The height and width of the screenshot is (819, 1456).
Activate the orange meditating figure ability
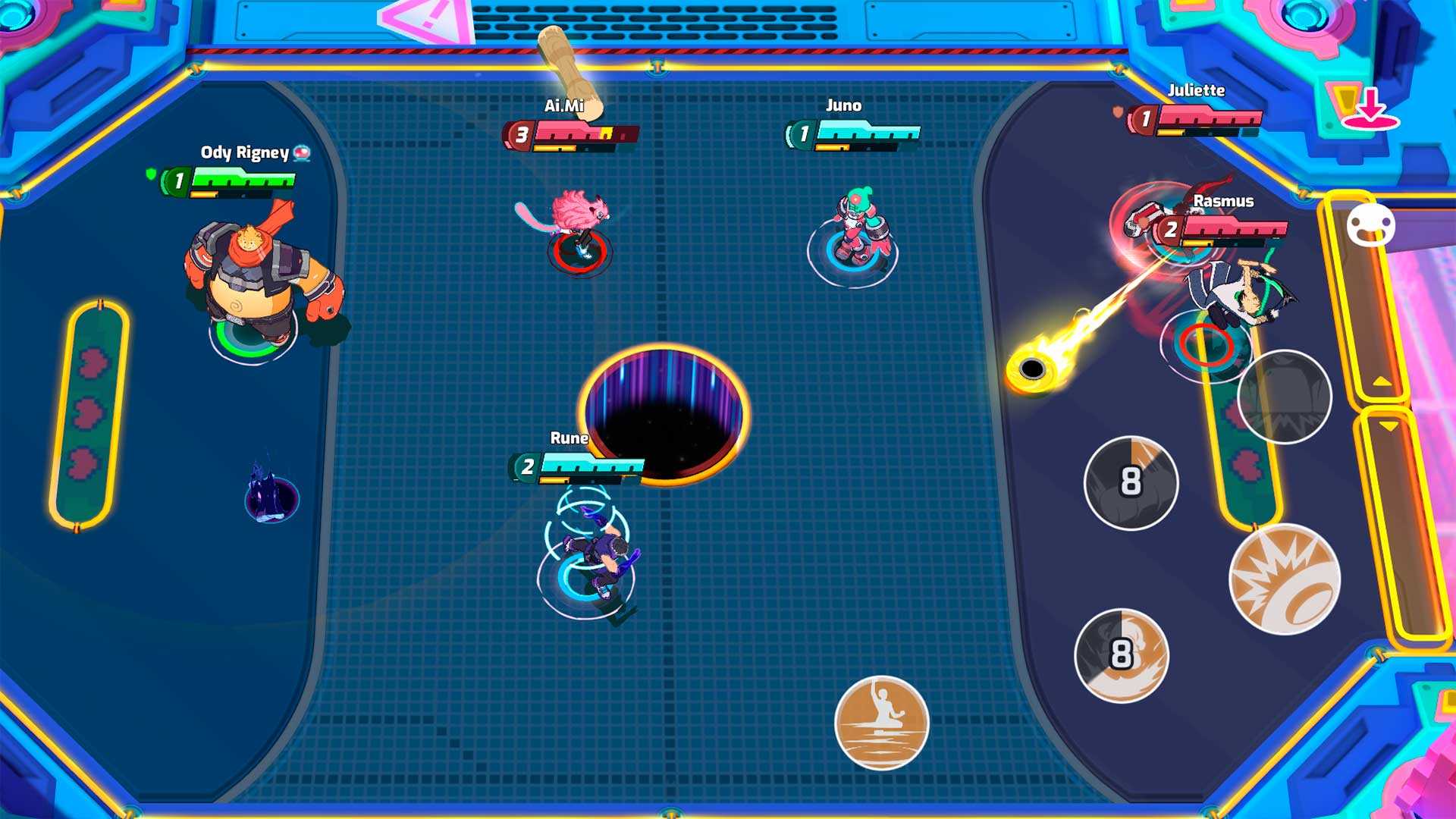pyautogui.click(x=881, y=723)
